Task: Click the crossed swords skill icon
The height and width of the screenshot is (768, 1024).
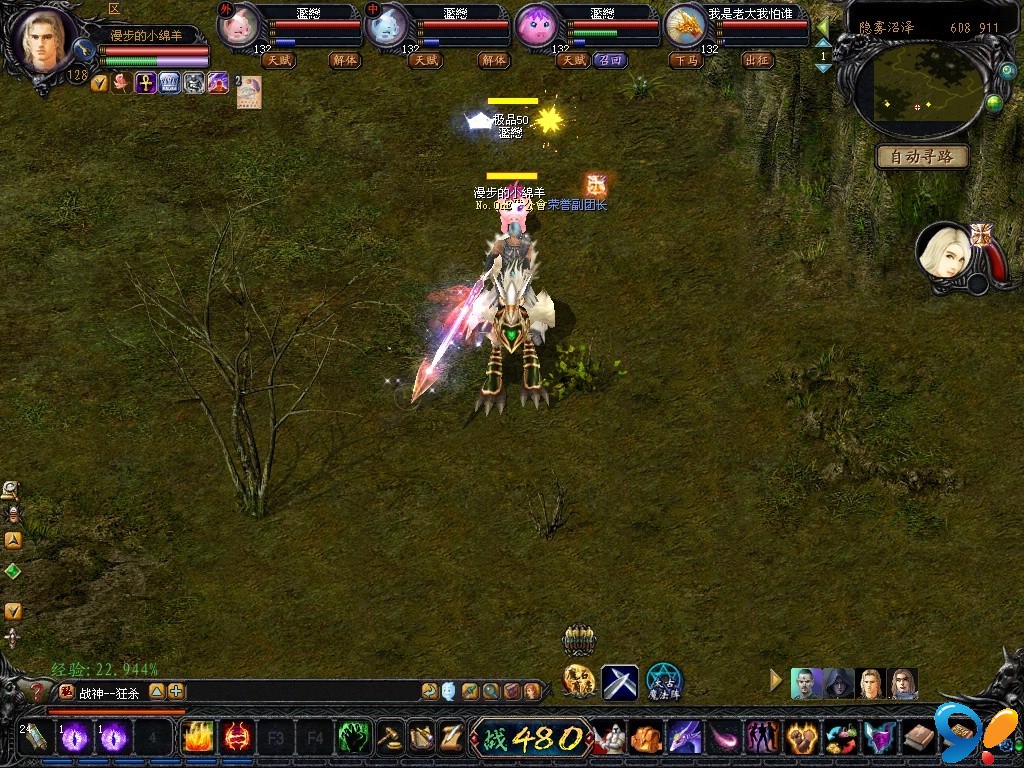Action: pos(620,682)
